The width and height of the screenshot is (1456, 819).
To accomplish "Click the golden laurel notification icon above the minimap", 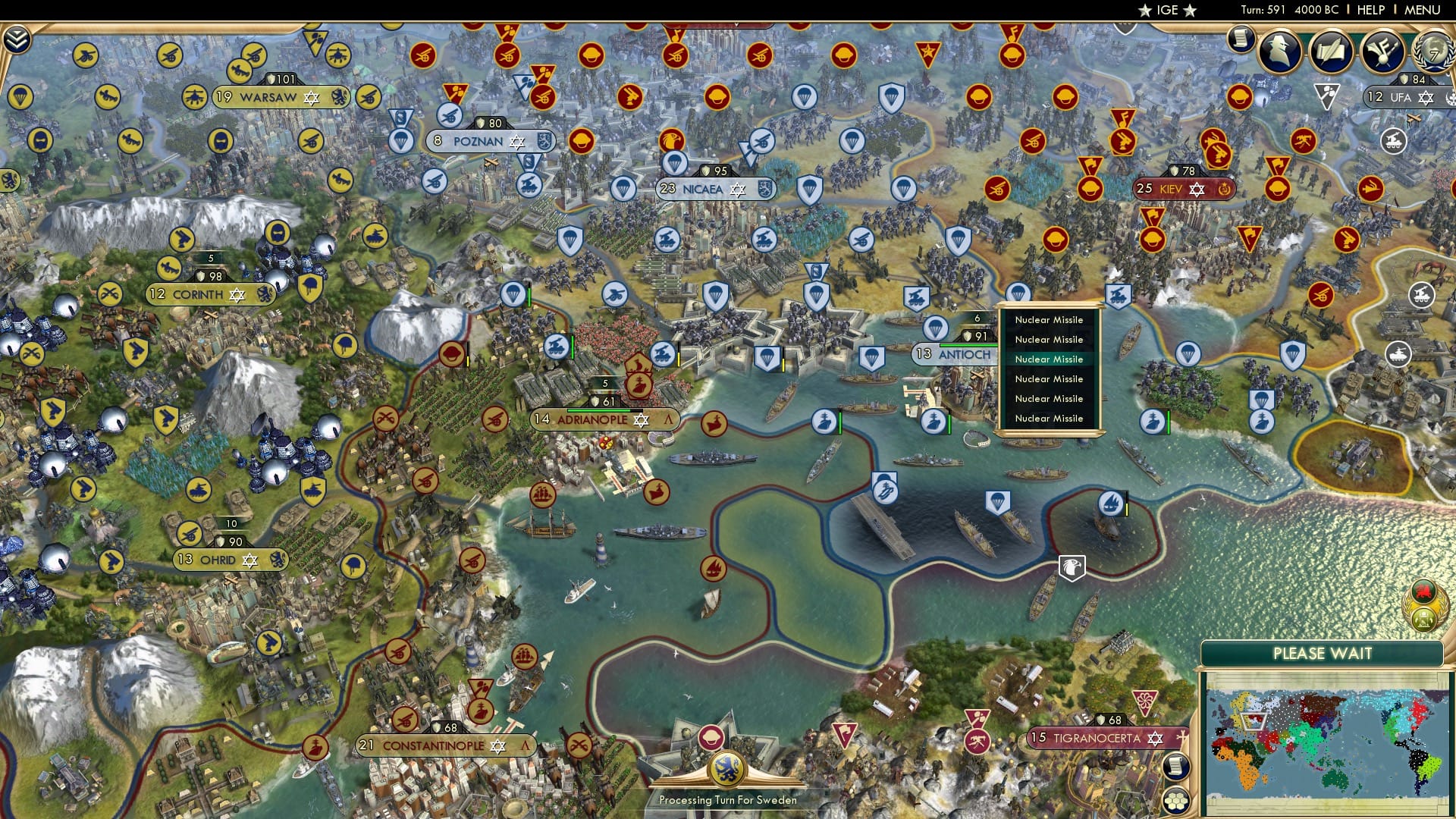I will [x=1423, y=619].
